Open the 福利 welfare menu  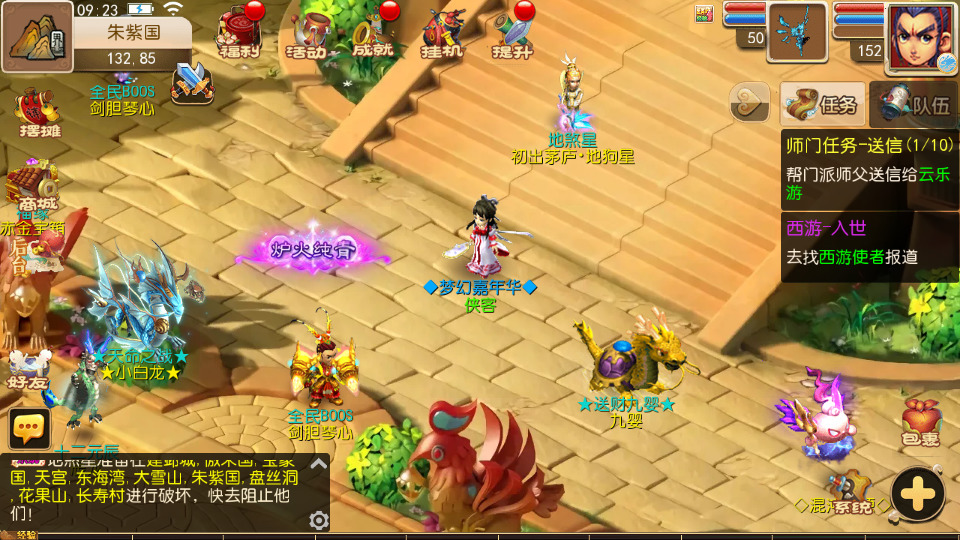[238, 33]
